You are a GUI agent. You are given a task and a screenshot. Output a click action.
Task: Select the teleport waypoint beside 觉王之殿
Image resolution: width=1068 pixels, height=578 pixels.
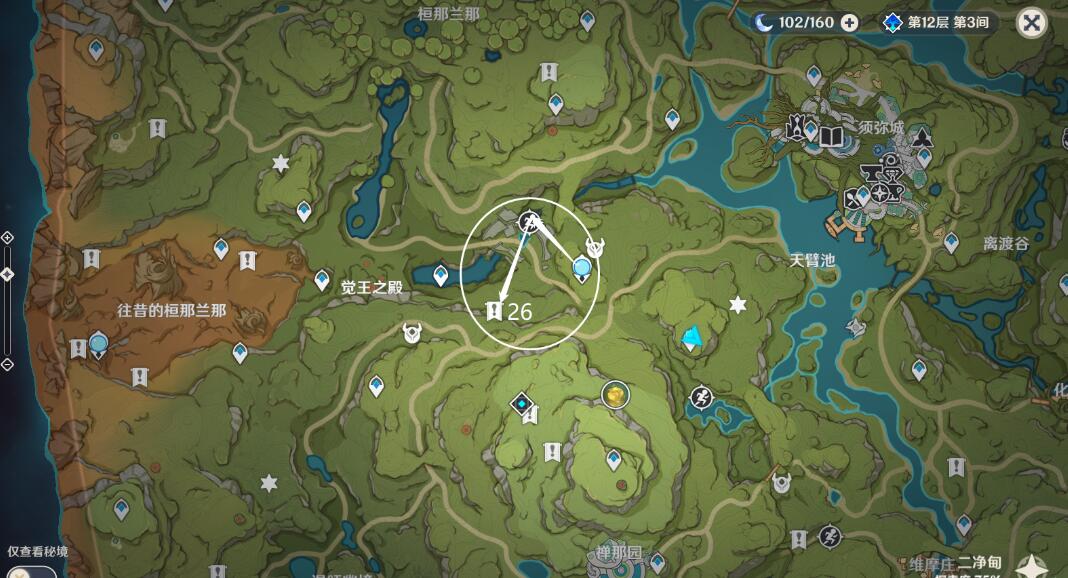coord(322,280)
